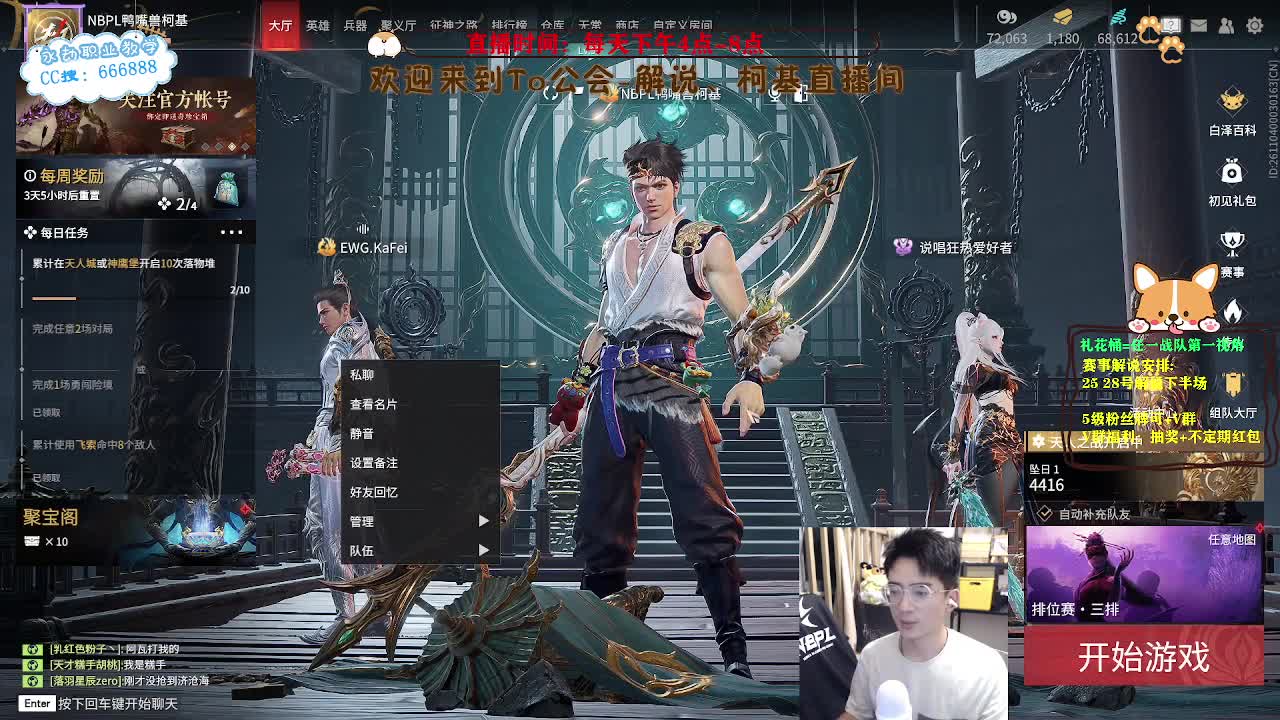Open the settings gear icon
This screenshot has height=720, width=1280.
[x=1255, y=25]
